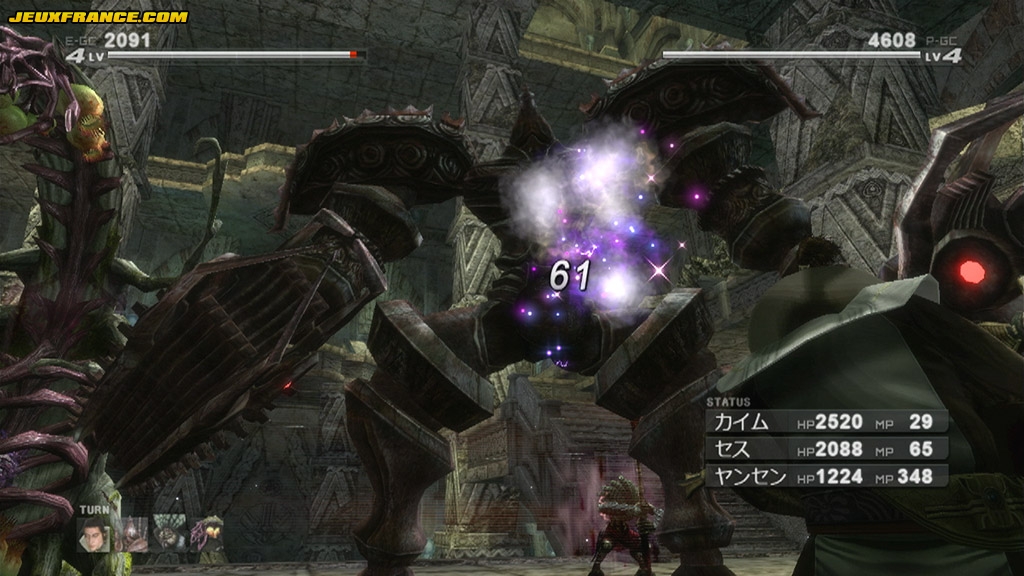
Task: Select the dark-haired man's turn order portrait
Action: click(x=94, y=533)
